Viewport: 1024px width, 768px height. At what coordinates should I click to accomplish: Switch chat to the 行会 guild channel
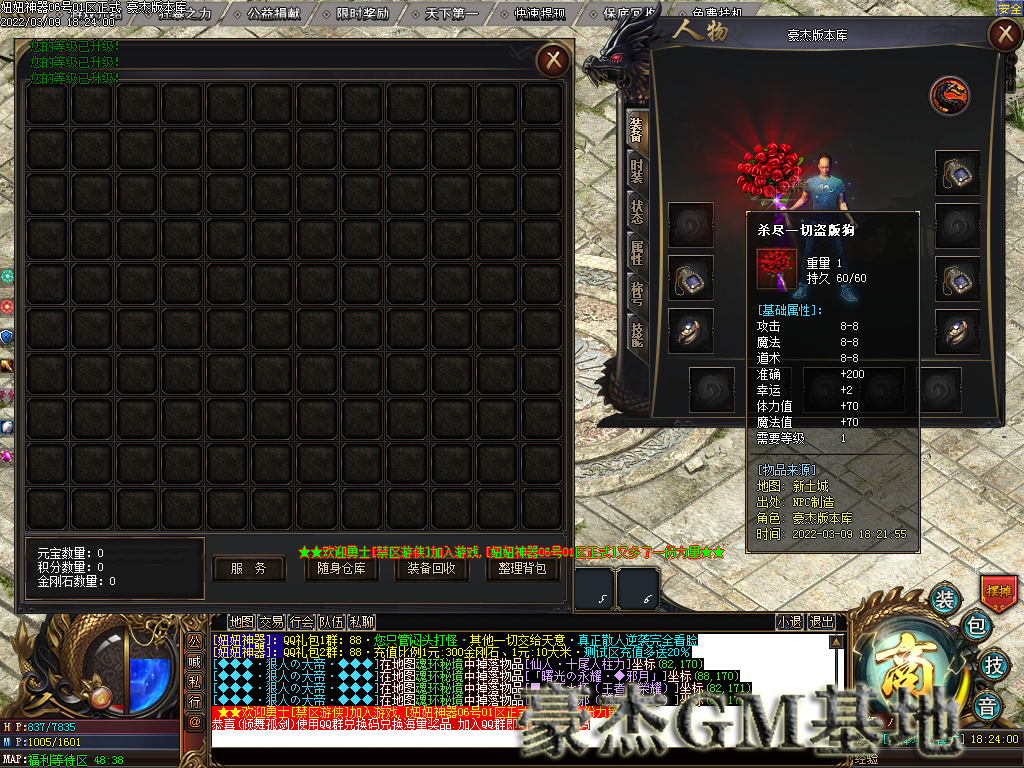point(303,622)
